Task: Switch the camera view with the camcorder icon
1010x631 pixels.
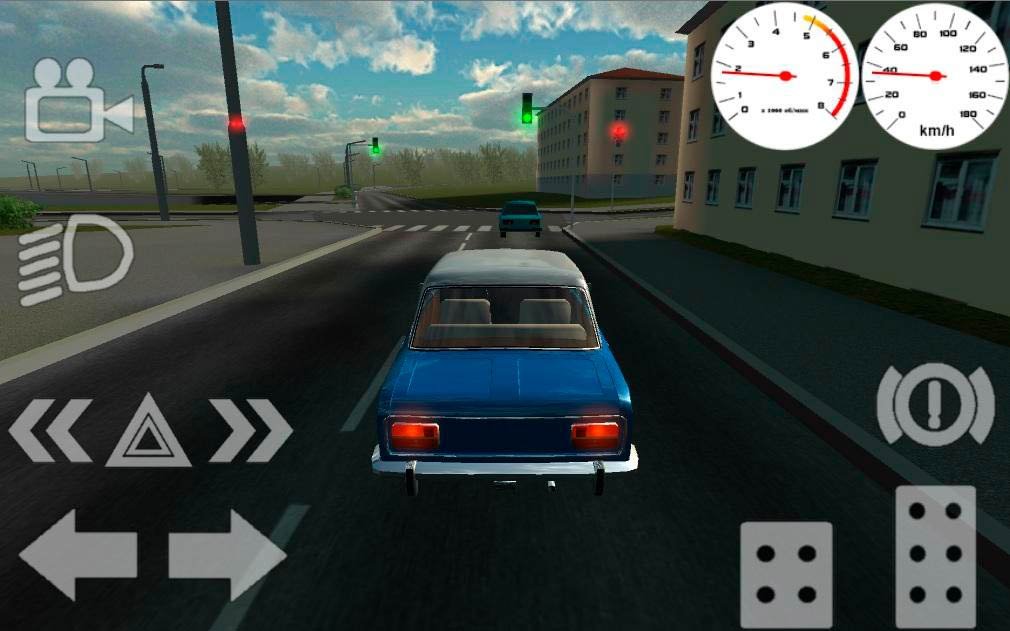Action: (x=76, y=100)
